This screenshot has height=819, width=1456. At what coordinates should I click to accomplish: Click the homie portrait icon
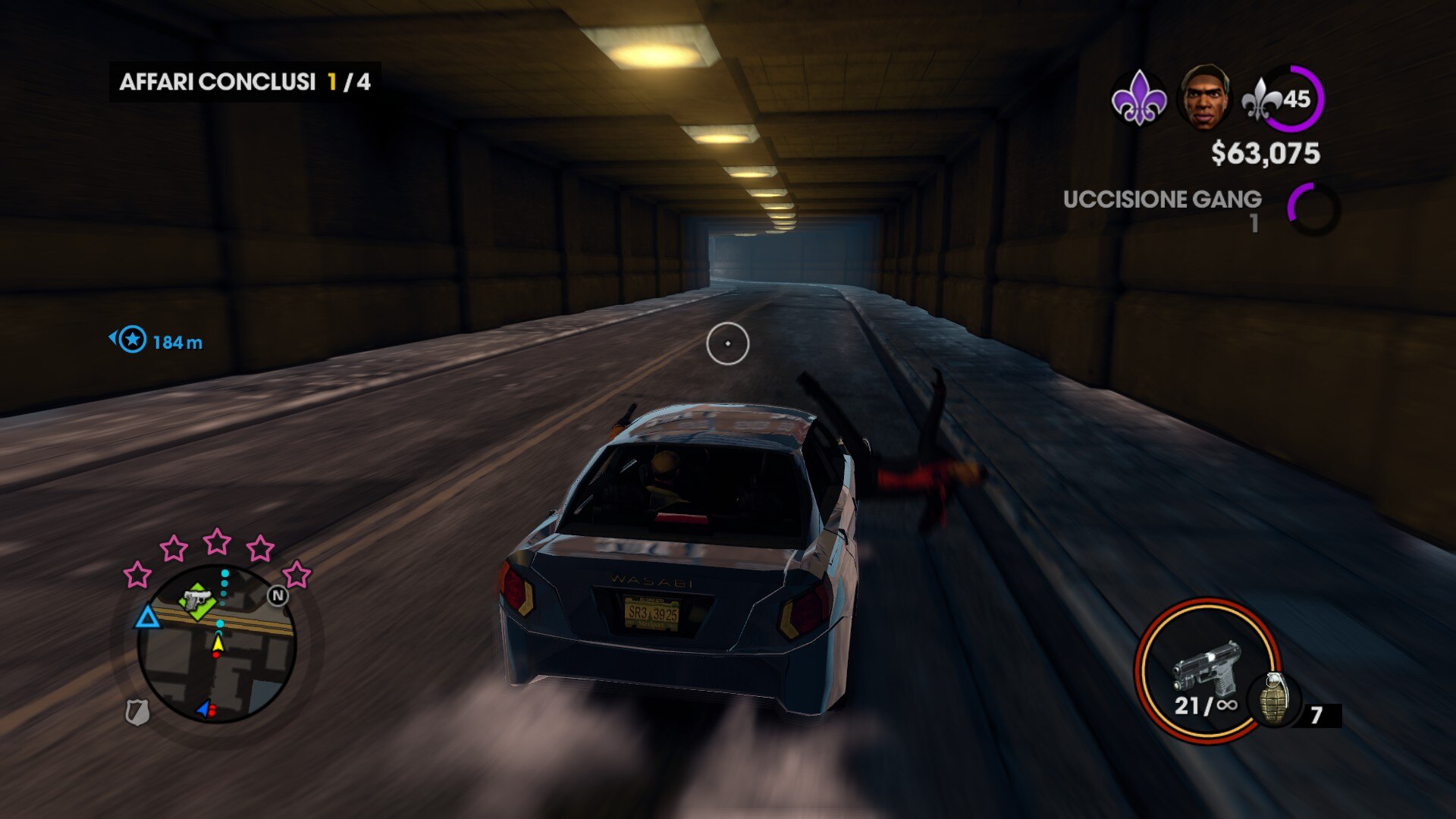(1203, 98)
